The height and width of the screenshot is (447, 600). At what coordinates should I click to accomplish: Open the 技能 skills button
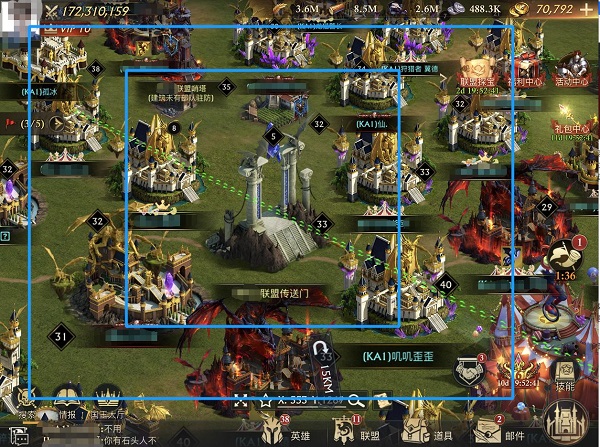coord(565,368)
